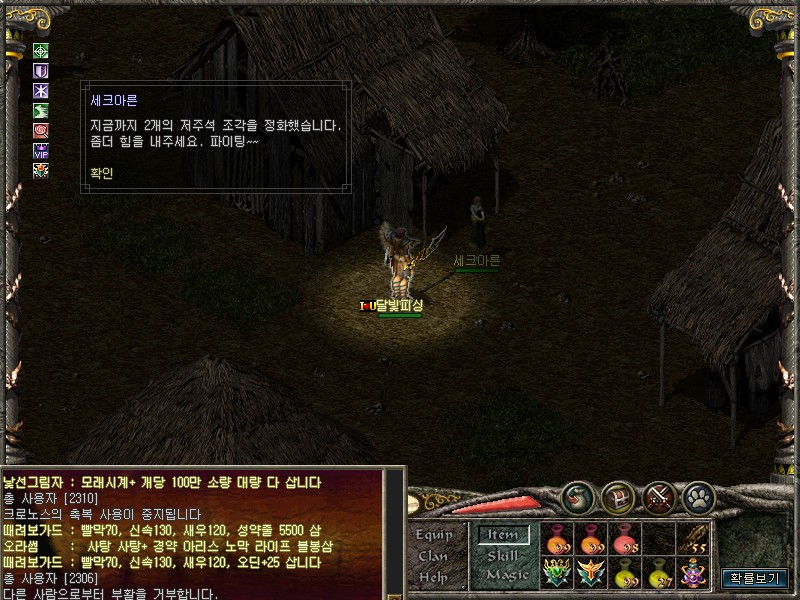Click the VIP crown status icon
The height and width of the screenshot is (600, 800).
click(x=41, y=150)
